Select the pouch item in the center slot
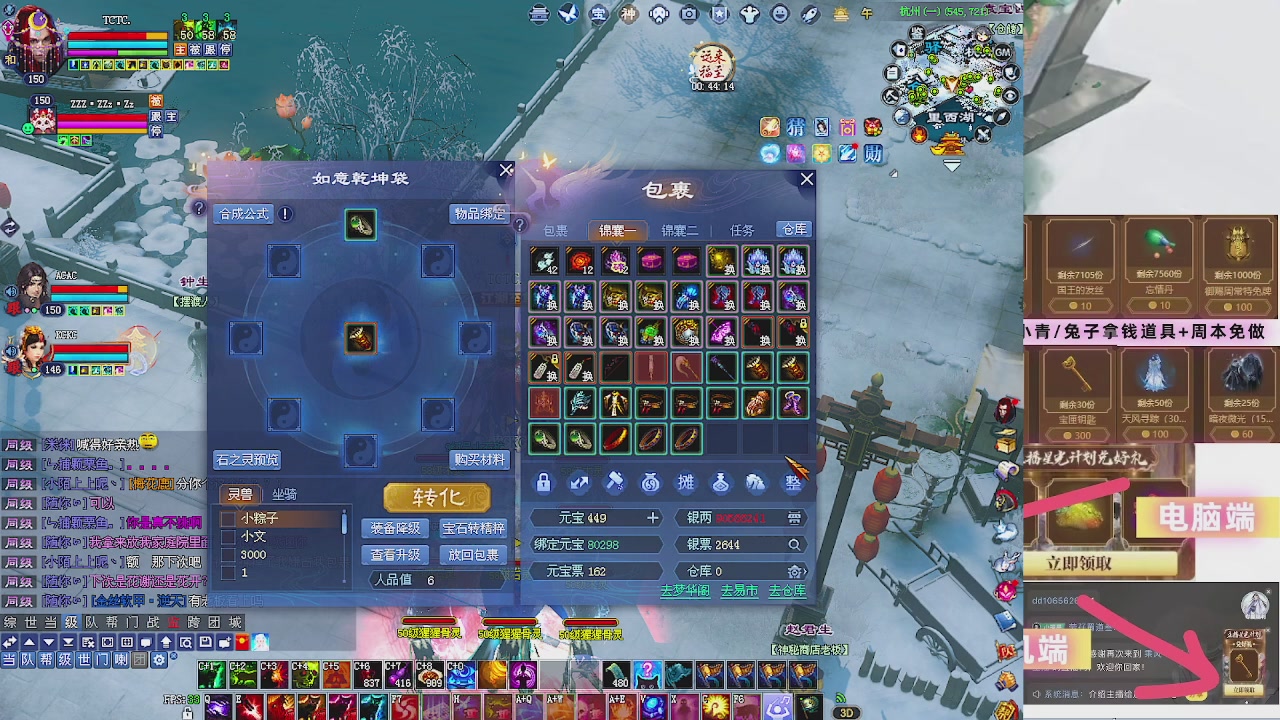Screen dimensions: 1280x720 pos(361,338)
